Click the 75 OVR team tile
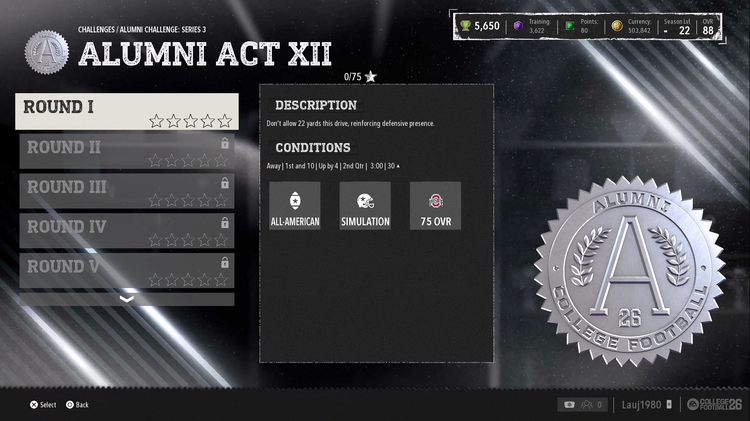This screenshot has width=750, height=421. pos(435,206)
